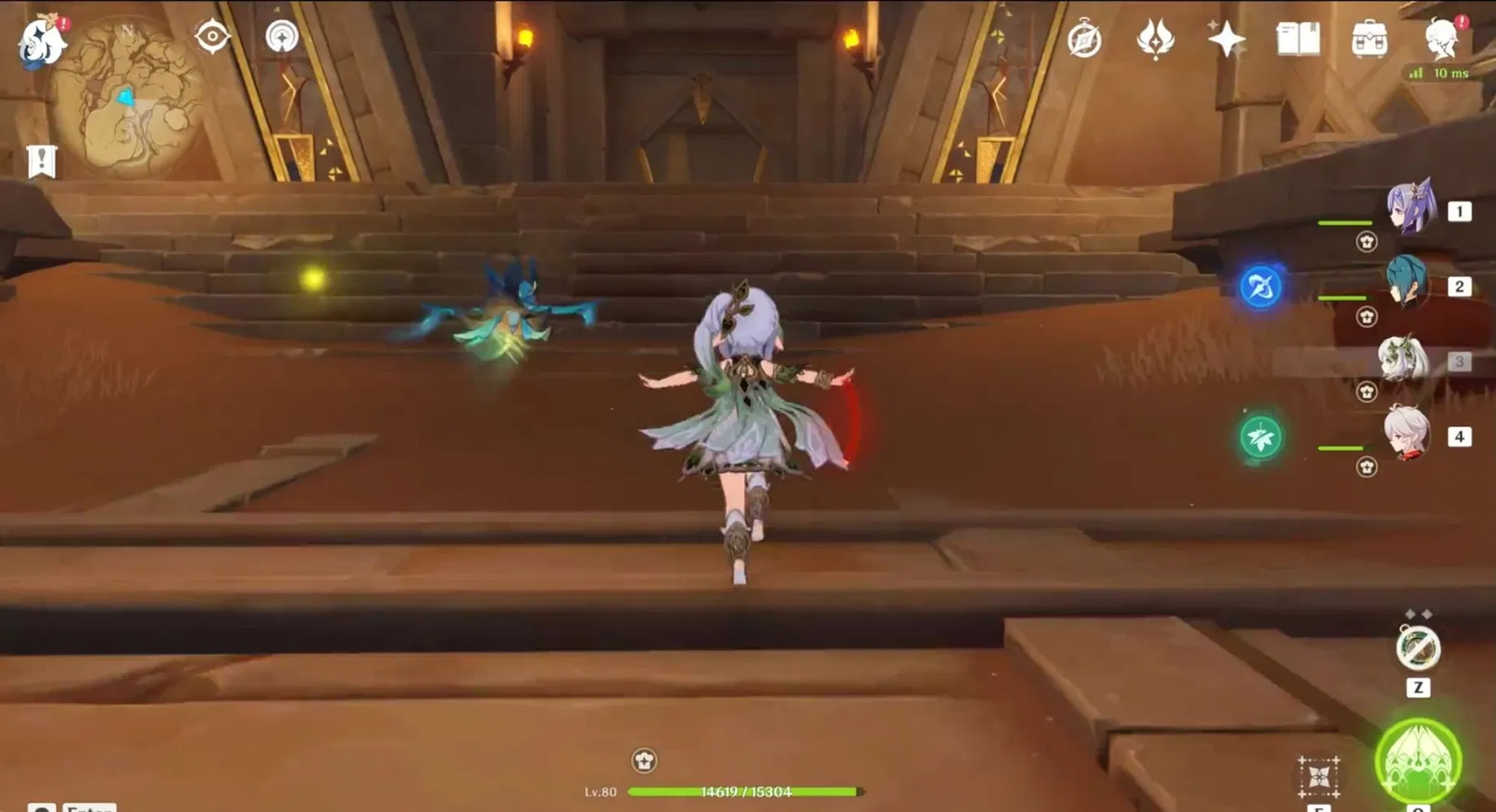The image size is (1496, 812).
Task: Click the navigation beacon icon beside the minimap
Action: point(280,37)
